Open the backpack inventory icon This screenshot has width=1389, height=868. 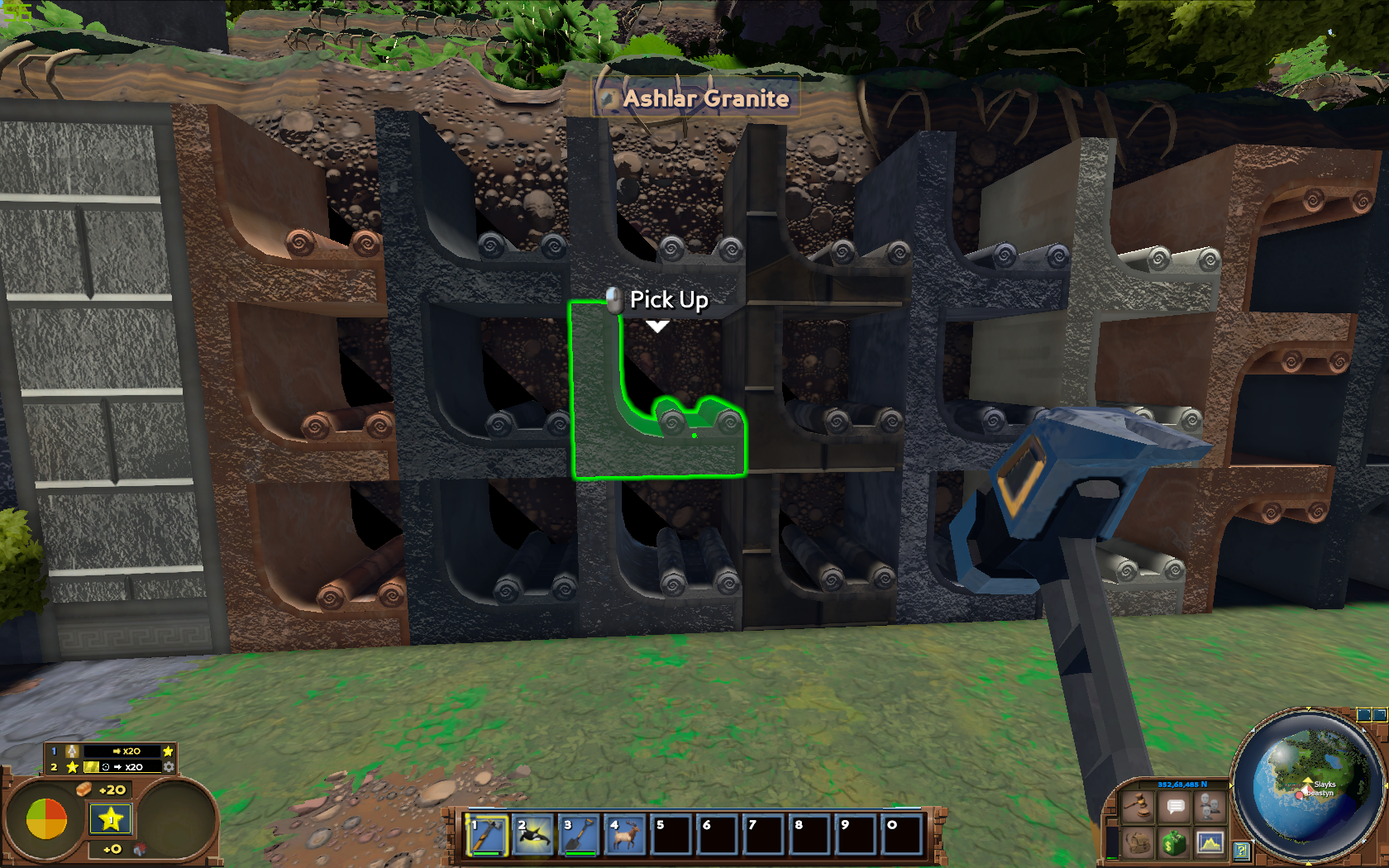(x=1139, y=842)
